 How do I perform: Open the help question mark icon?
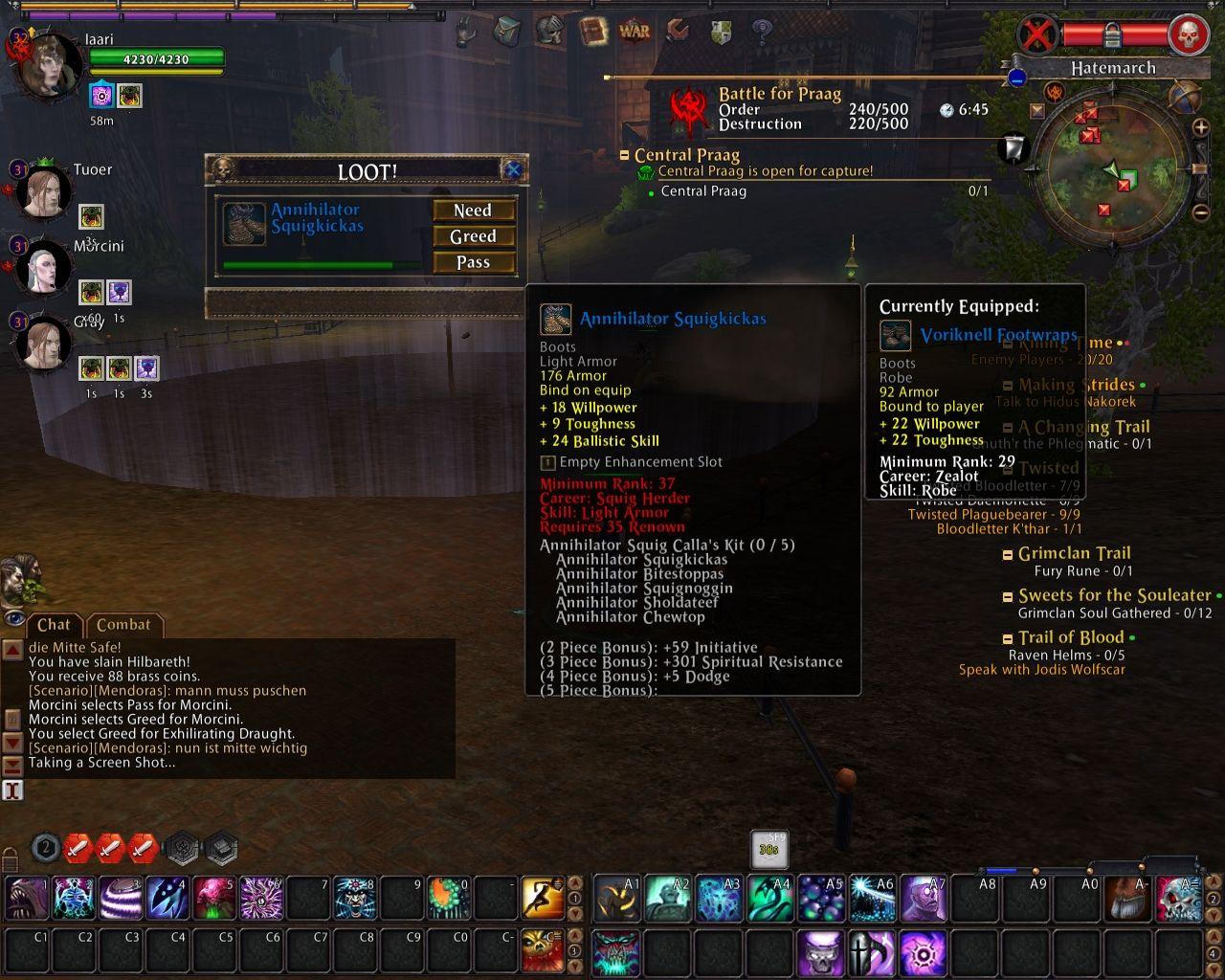762,31
